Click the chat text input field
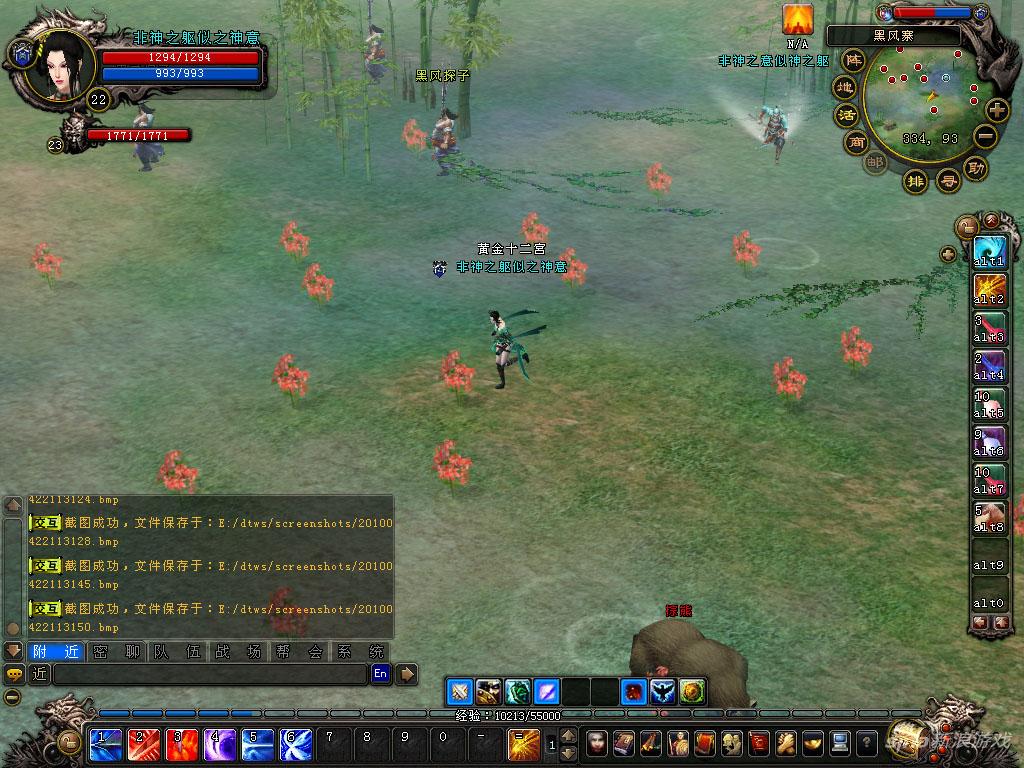This screenshot has height=768, width=1024. pyautogui.click(x=210, y=674)
